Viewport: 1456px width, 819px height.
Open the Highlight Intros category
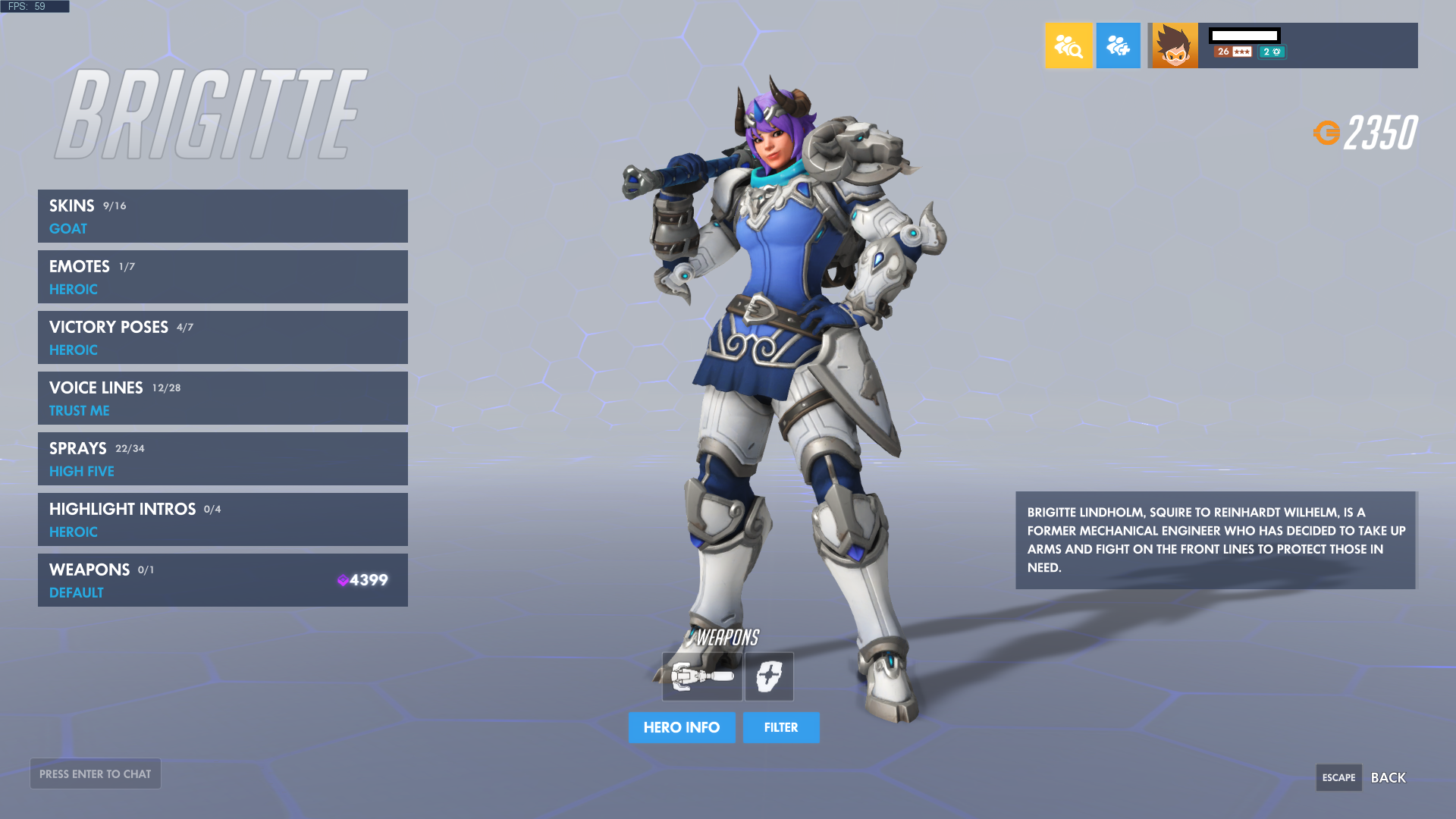pos(222,519)
